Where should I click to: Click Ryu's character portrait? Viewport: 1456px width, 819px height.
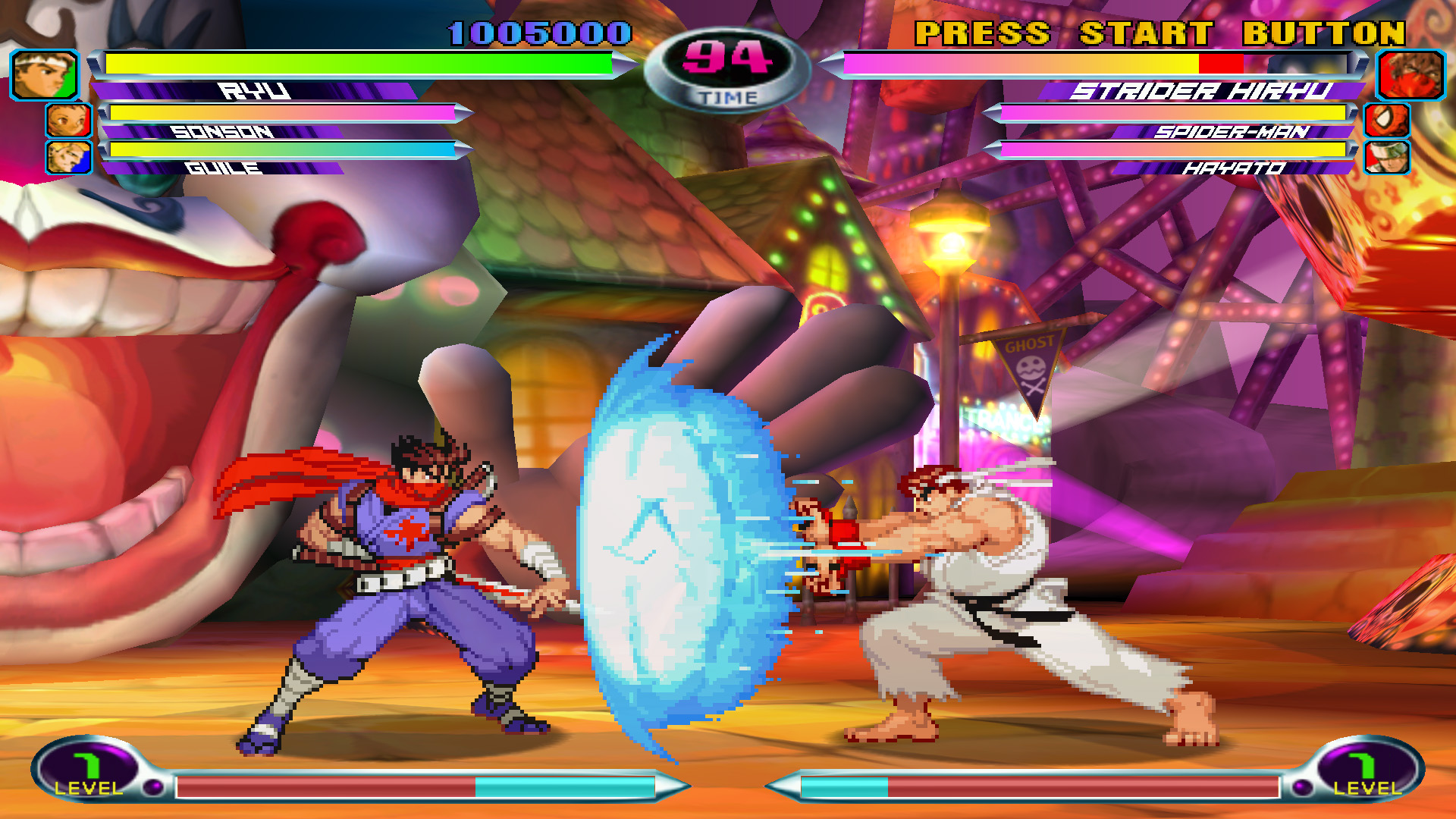click(44, 74)
